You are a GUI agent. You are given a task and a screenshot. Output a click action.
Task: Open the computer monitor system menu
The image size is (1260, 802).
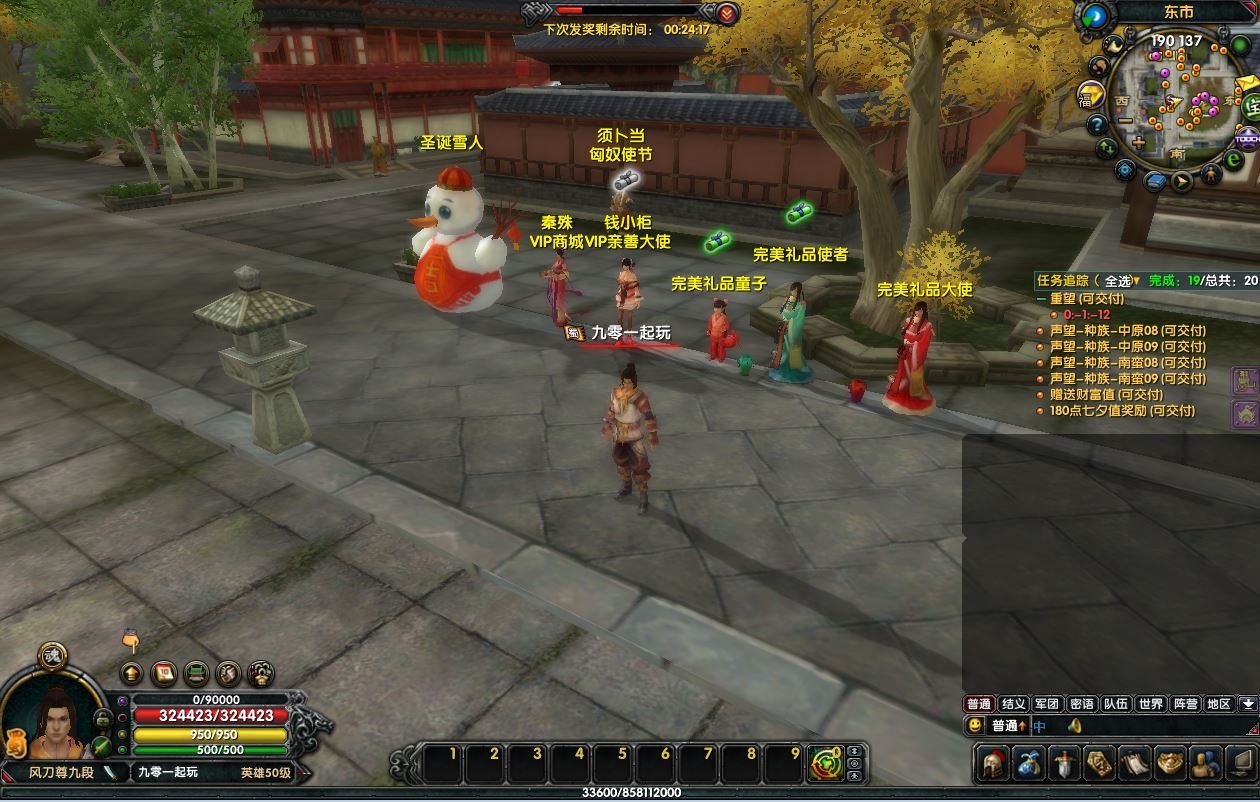(1239, 765)
